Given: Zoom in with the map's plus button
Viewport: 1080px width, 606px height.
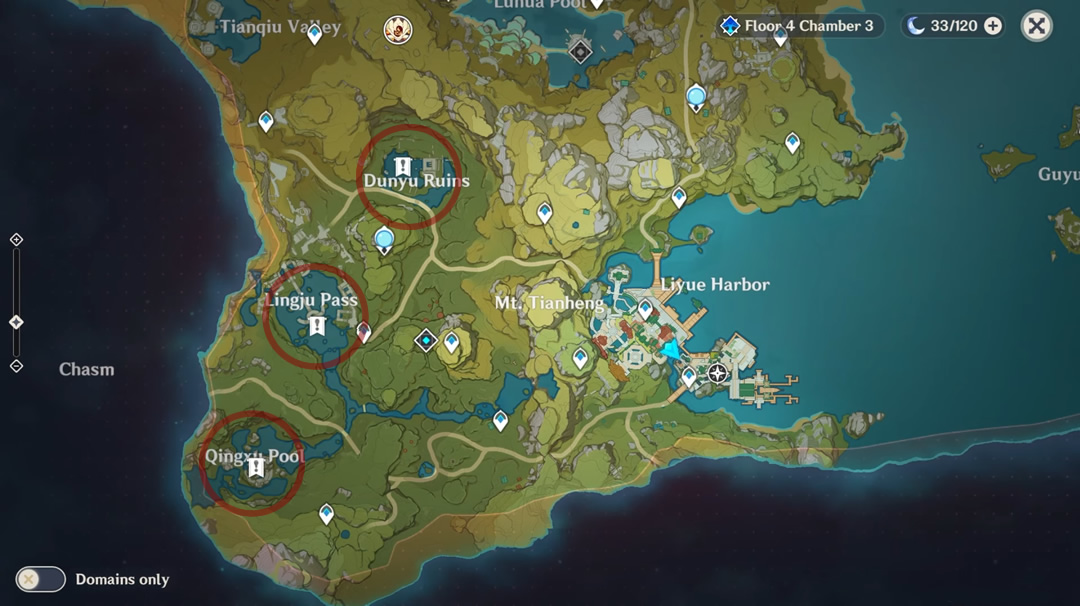Looking at the screenshot, I should 16,240.
